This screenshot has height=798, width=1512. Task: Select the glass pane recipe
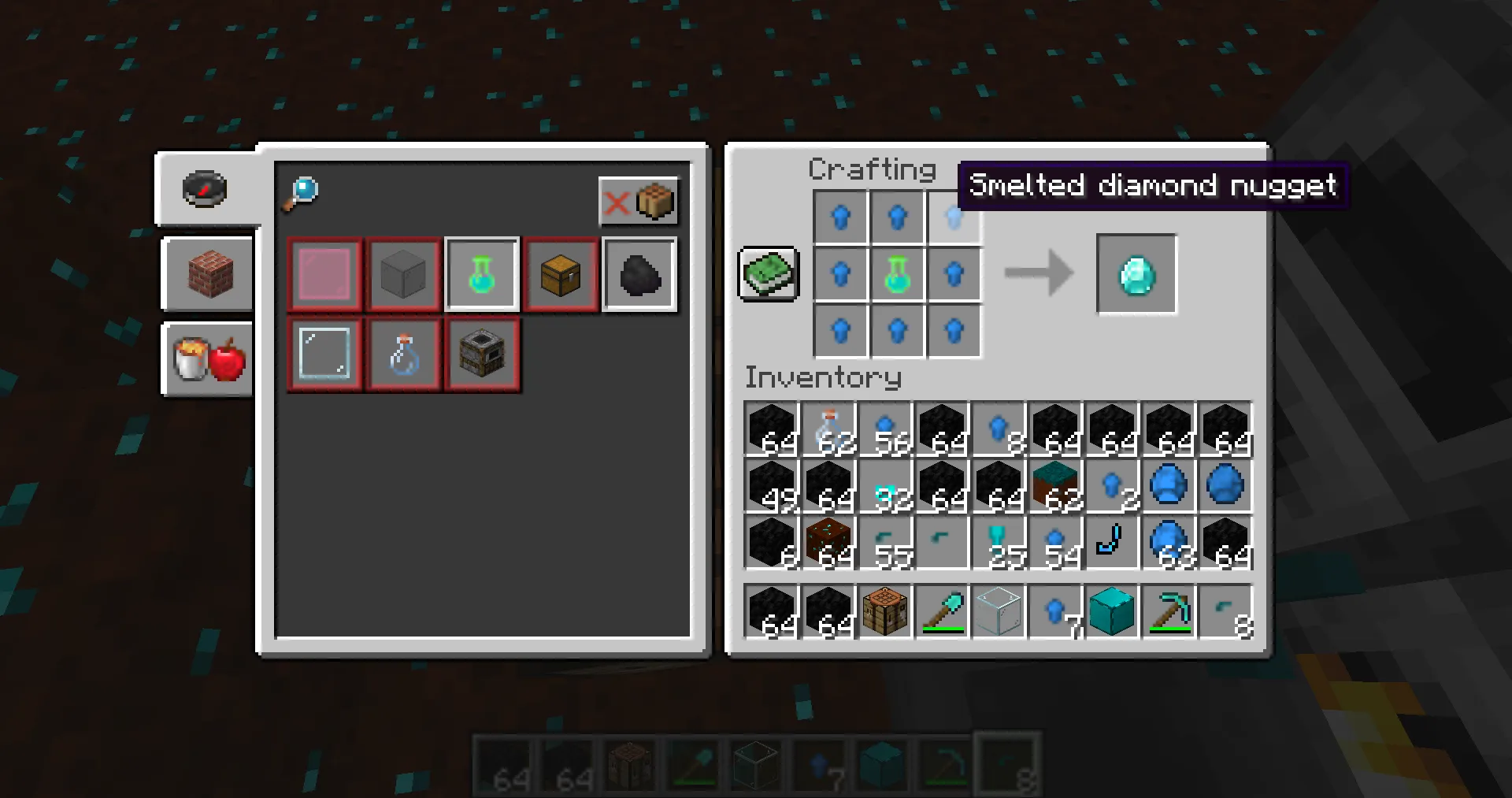coord(324,354)
